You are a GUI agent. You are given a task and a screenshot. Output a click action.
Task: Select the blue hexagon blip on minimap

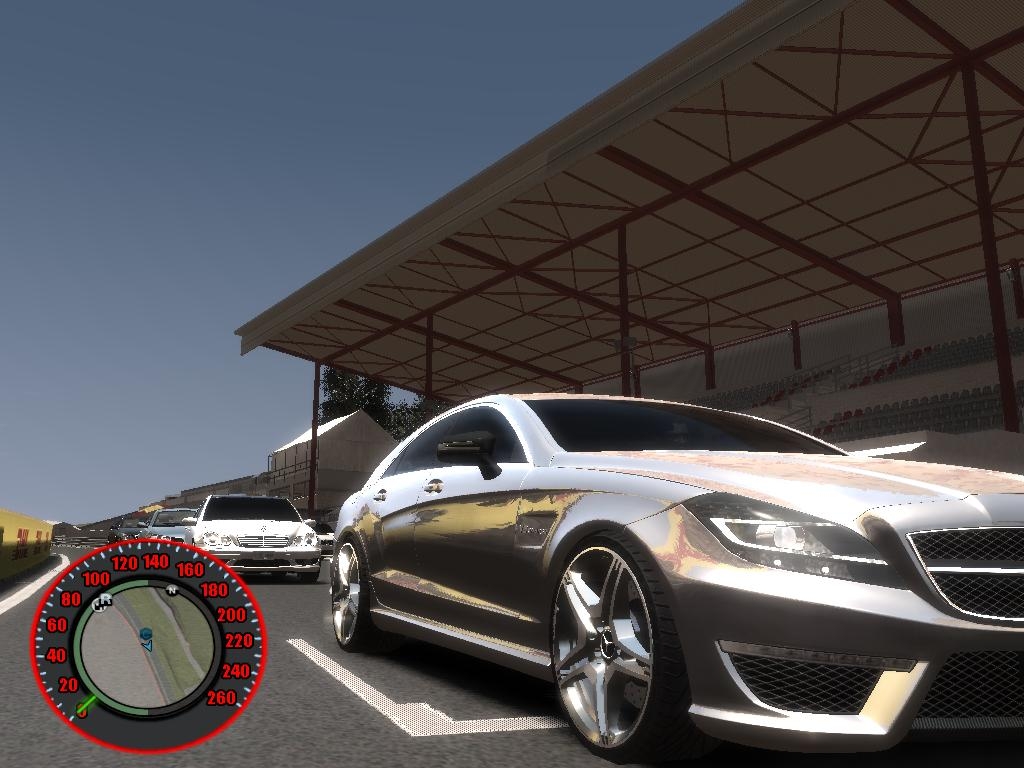(x=146, y=634)
